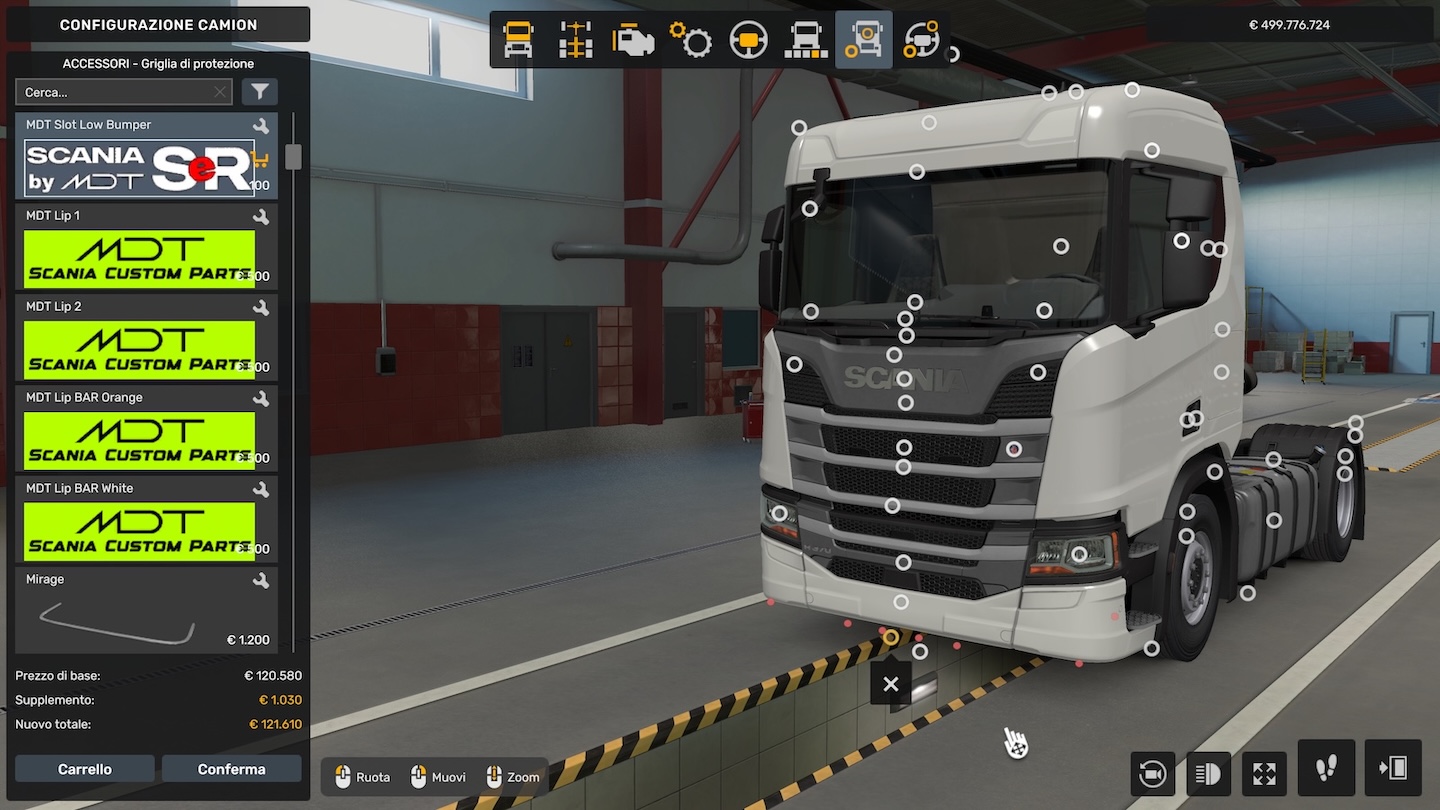This screenshot has width=1440, height=810.
Task: Open the Carrello cart
Action: pos(85,769)
